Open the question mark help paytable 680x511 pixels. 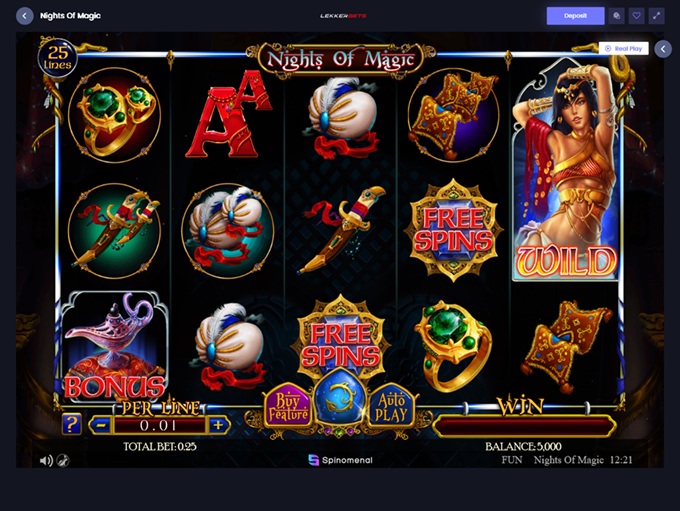pos(72,424)
